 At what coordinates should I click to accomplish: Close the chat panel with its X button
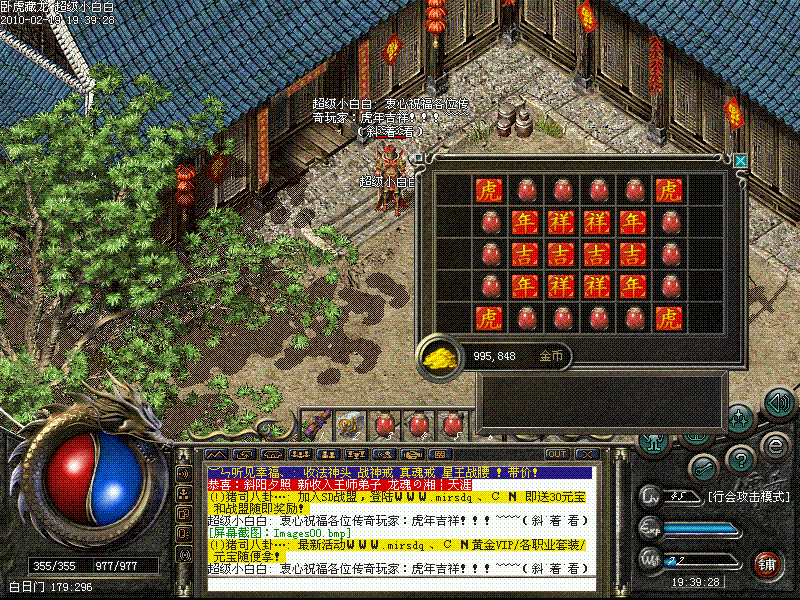(x=585, y=453)
